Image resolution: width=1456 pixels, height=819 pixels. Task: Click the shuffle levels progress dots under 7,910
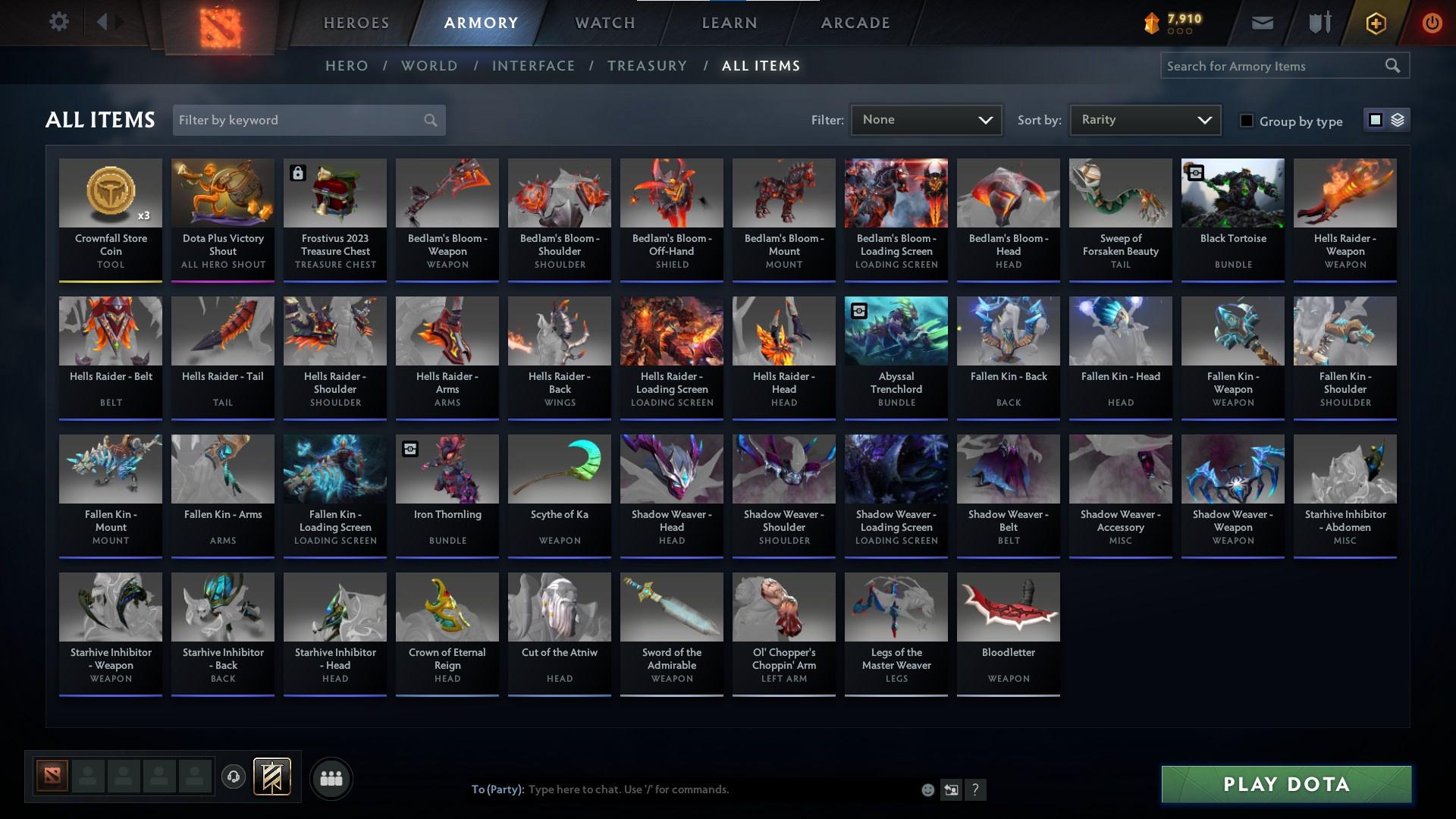click(x=1180, y=33)
